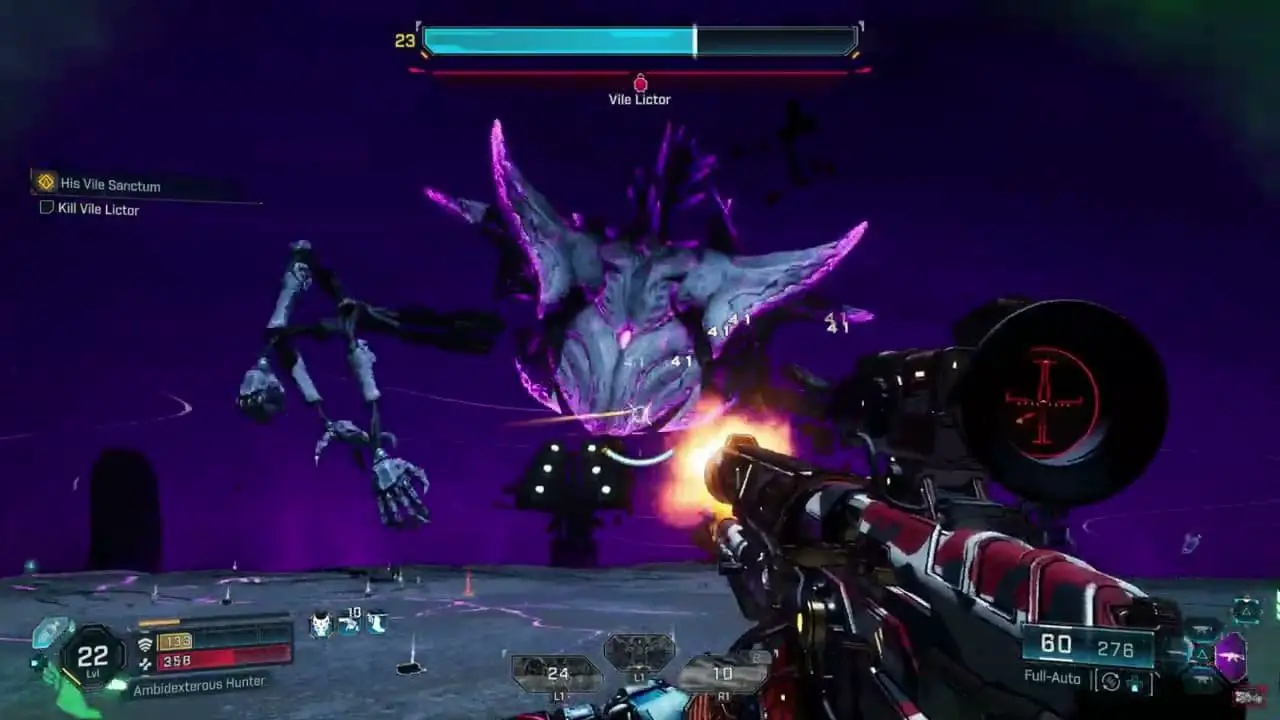Click the Ambidexterous Hunter label
Image resolution: width=1280 pixels, height=720 pixels.
coord(198,683)
